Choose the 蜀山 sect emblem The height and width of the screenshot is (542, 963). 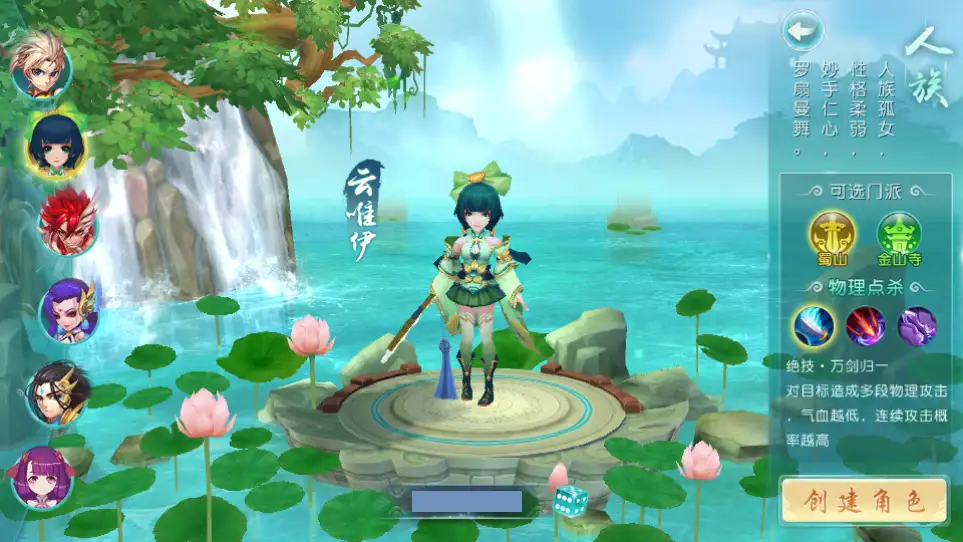[x=832, y=236]
